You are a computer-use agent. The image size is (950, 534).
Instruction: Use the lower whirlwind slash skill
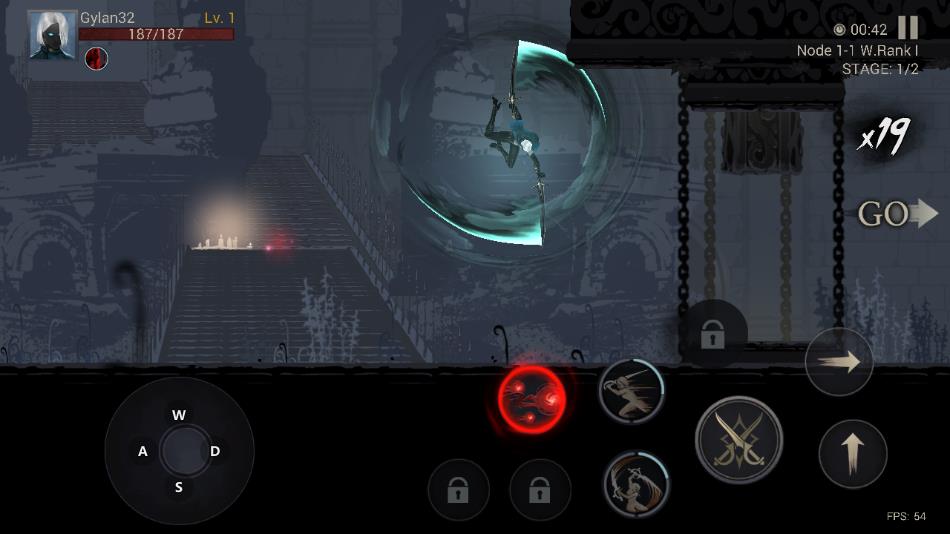[x=635, y=483]
